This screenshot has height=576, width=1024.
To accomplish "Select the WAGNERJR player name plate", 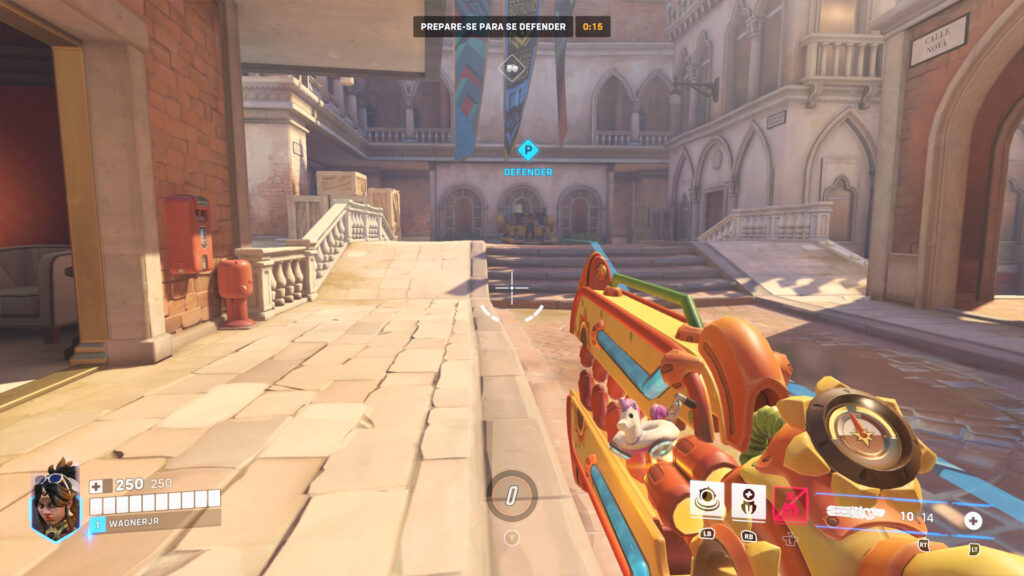I will click(x=155, y=521).
